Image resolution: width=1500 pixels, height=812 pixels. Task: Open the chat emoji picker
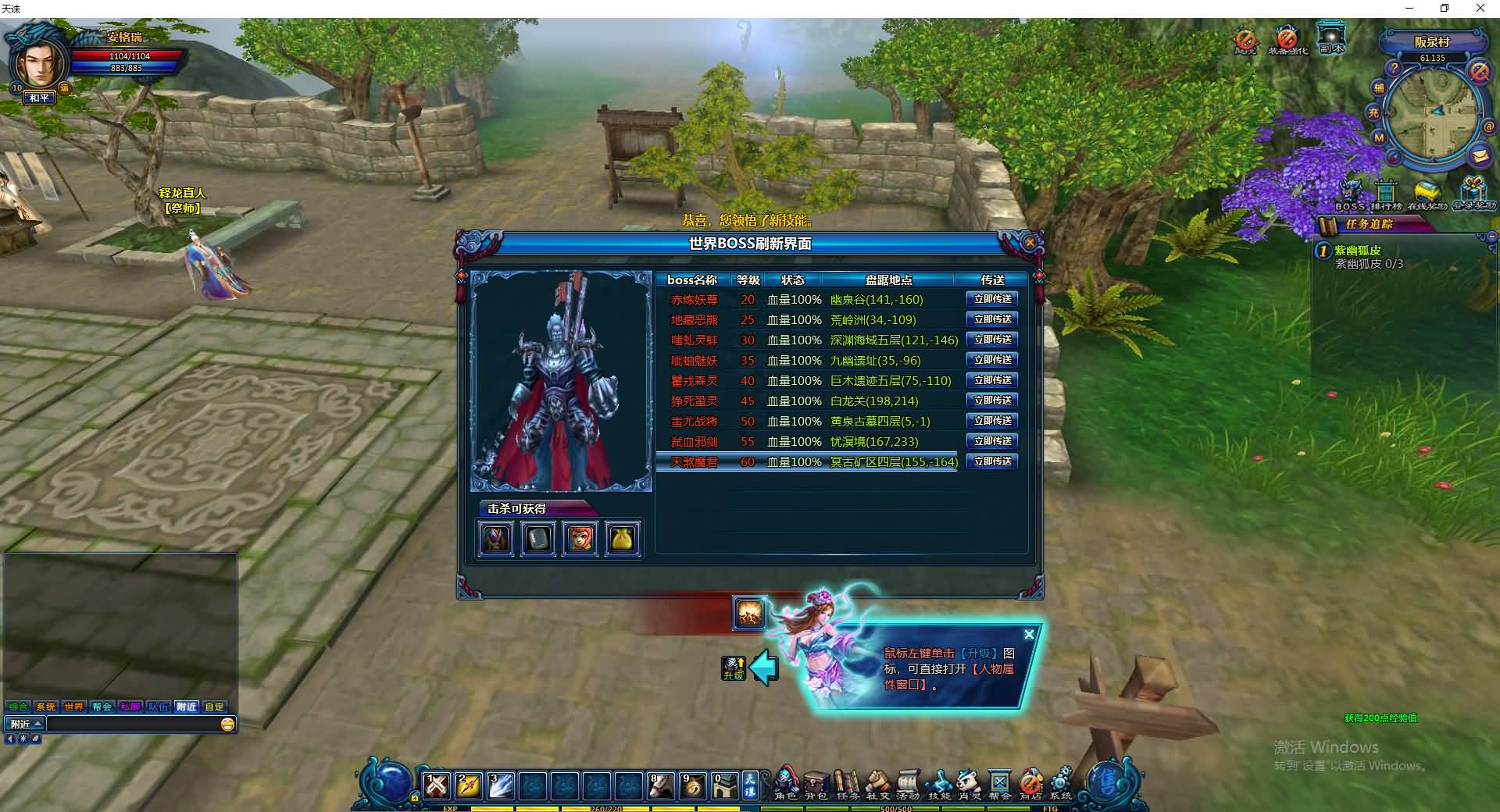point(227,724)
